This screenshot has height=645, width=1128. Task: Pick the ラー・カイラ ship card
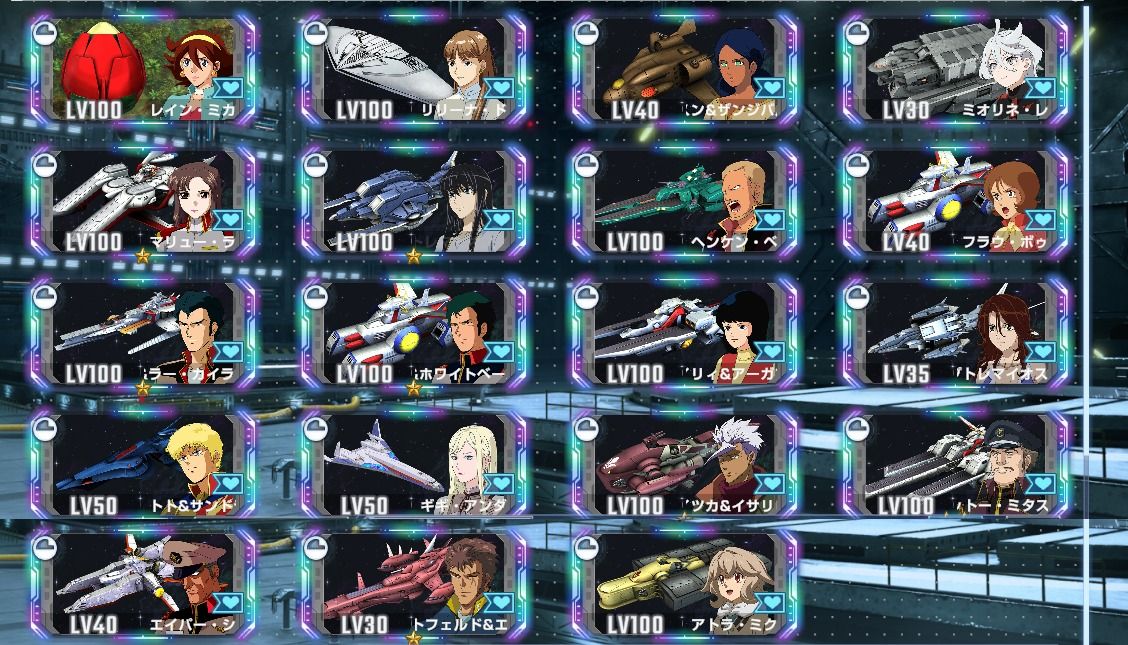tap(143, 334)
